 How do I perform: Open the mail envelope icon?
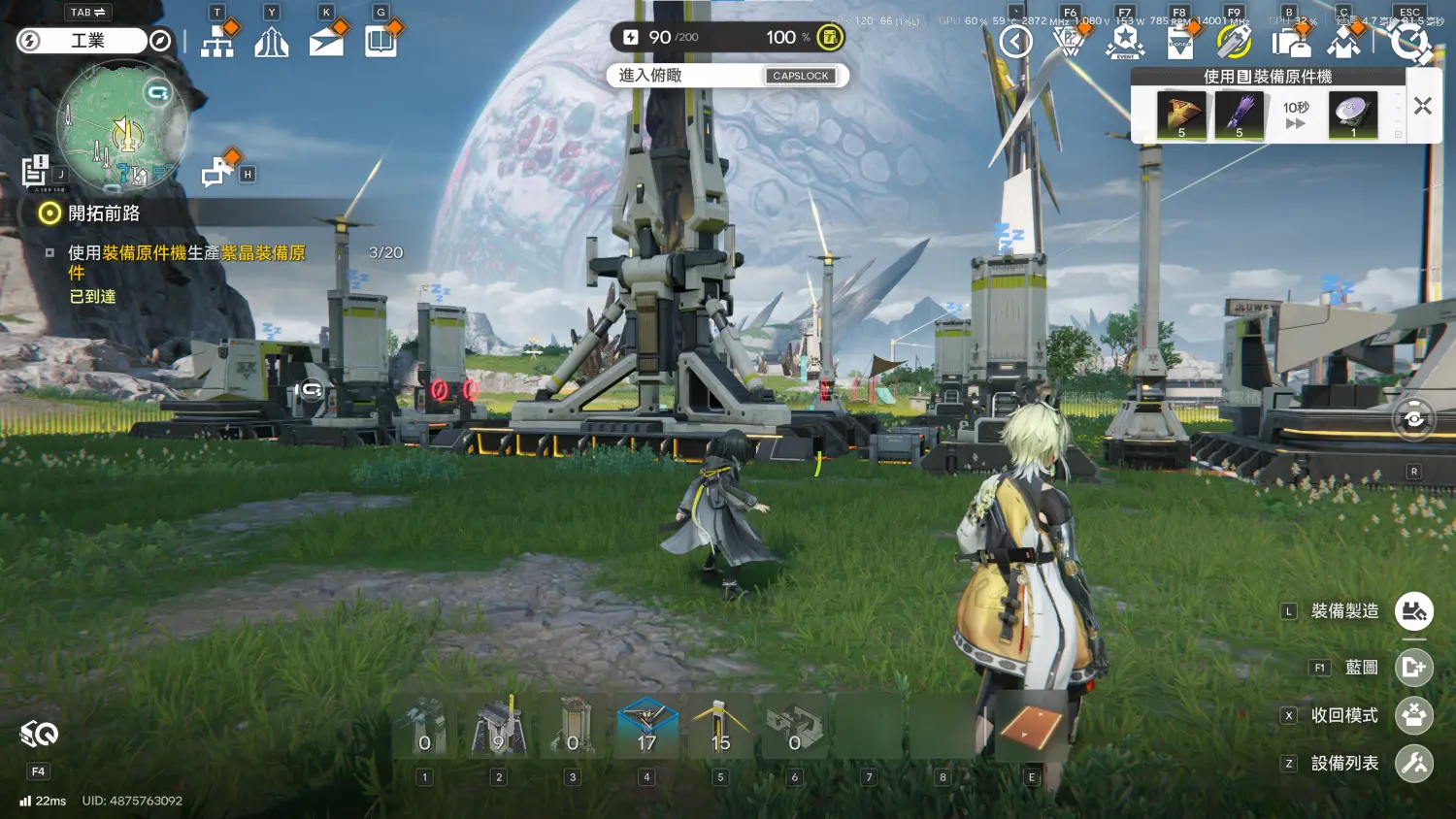326,43
